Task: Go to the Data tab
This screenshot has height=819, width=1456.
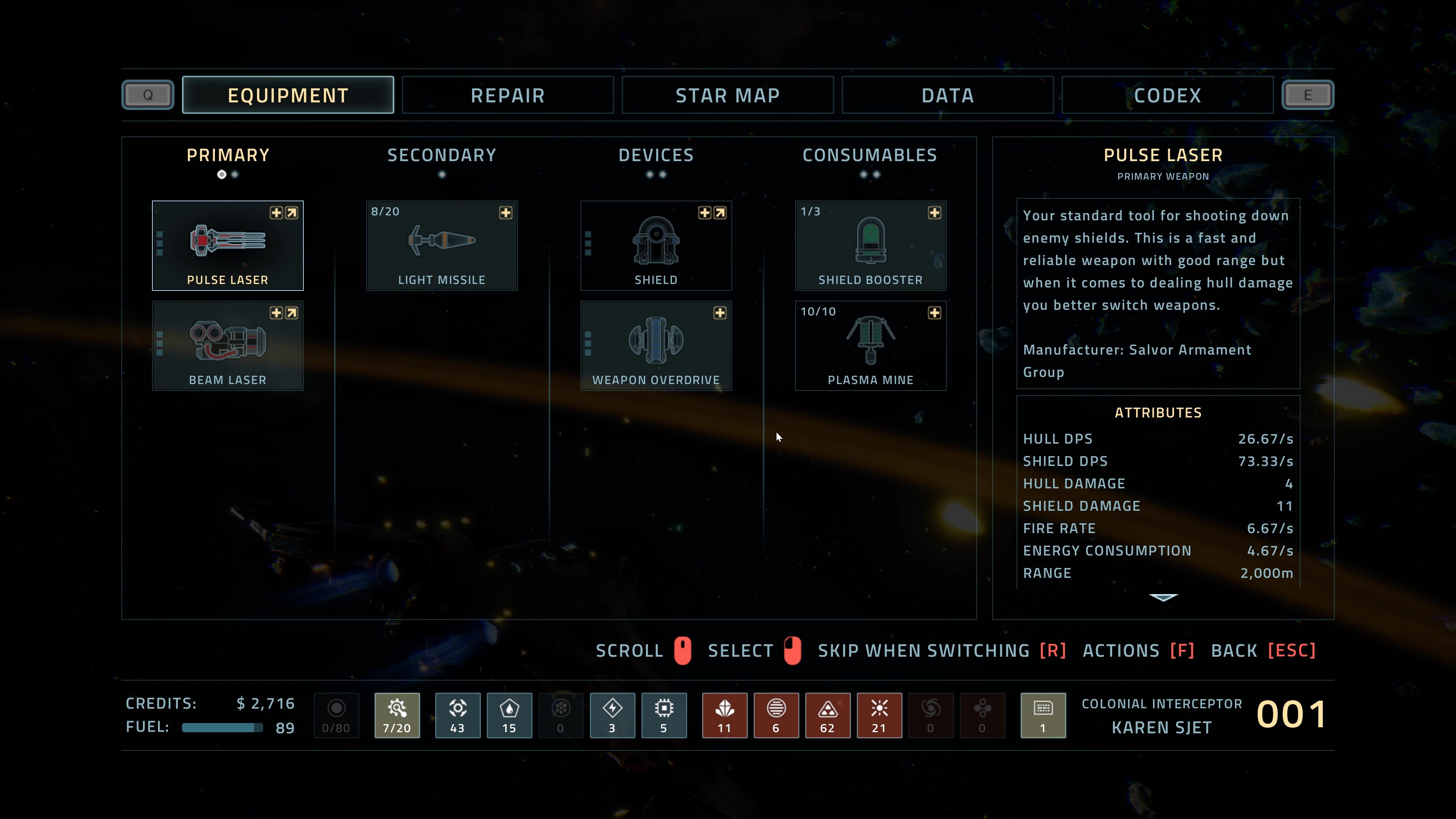Action: pos(947,95)
